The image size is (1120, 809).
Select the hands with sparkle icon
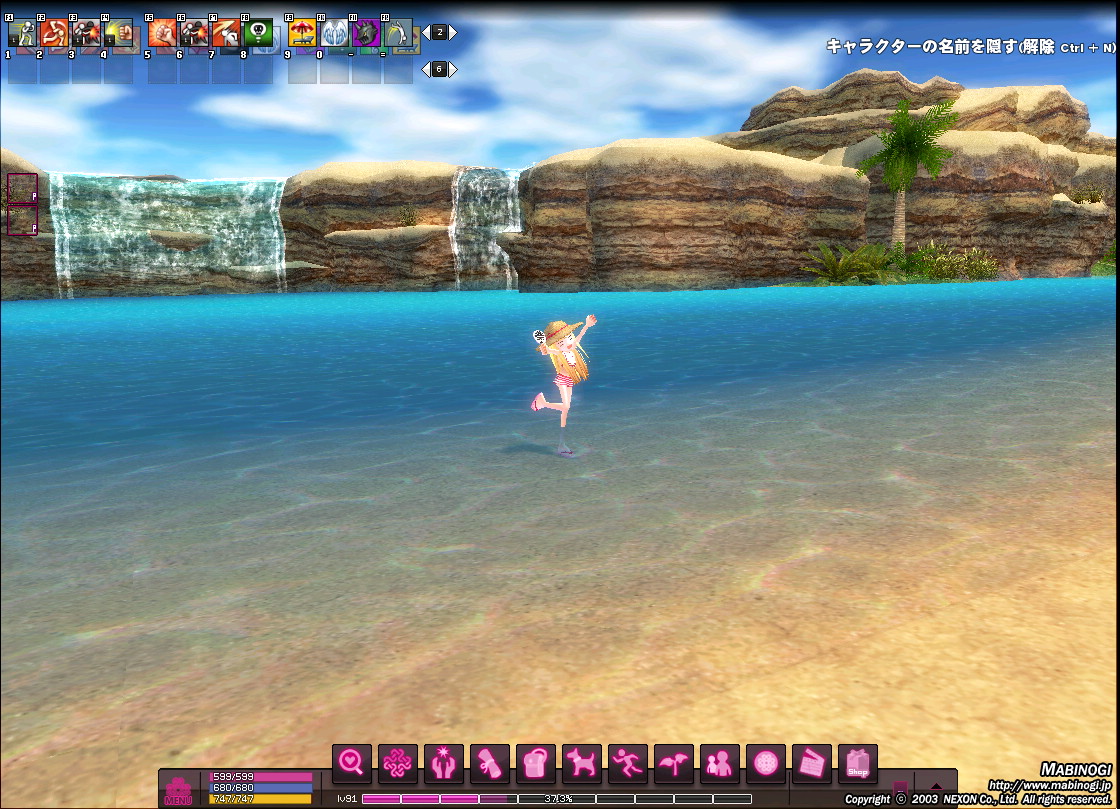point(444,764)
